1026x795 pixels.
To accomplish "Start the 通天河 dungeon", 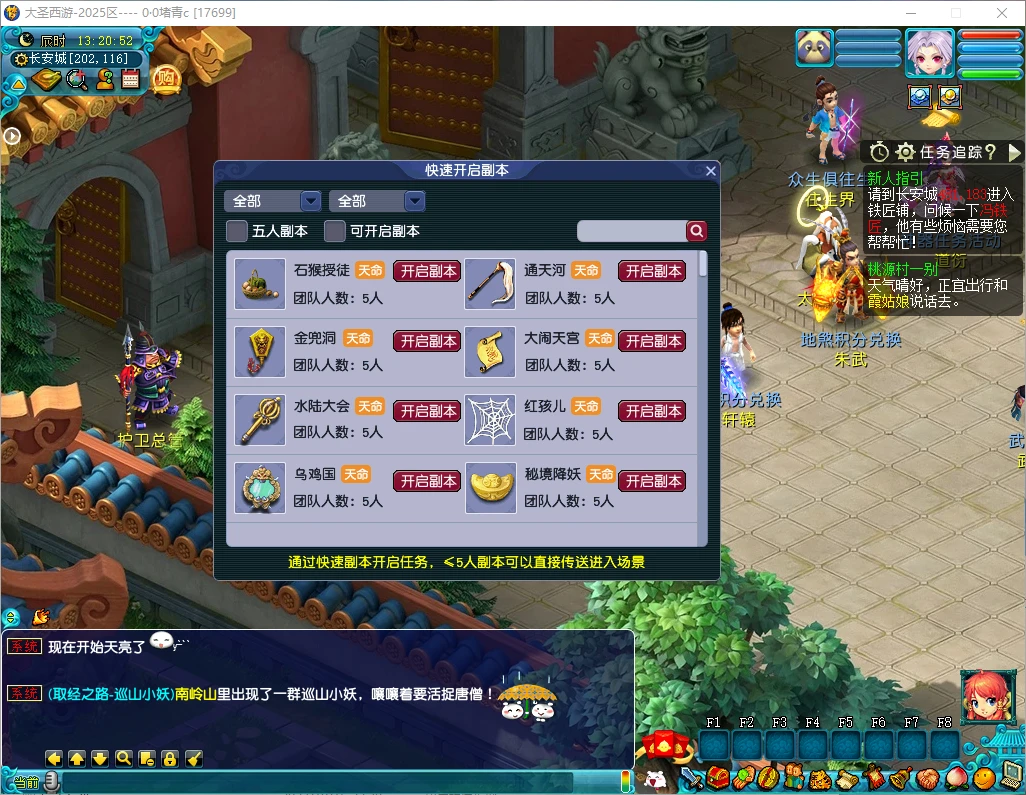I will pyautogui.click(x=652, y=271).
